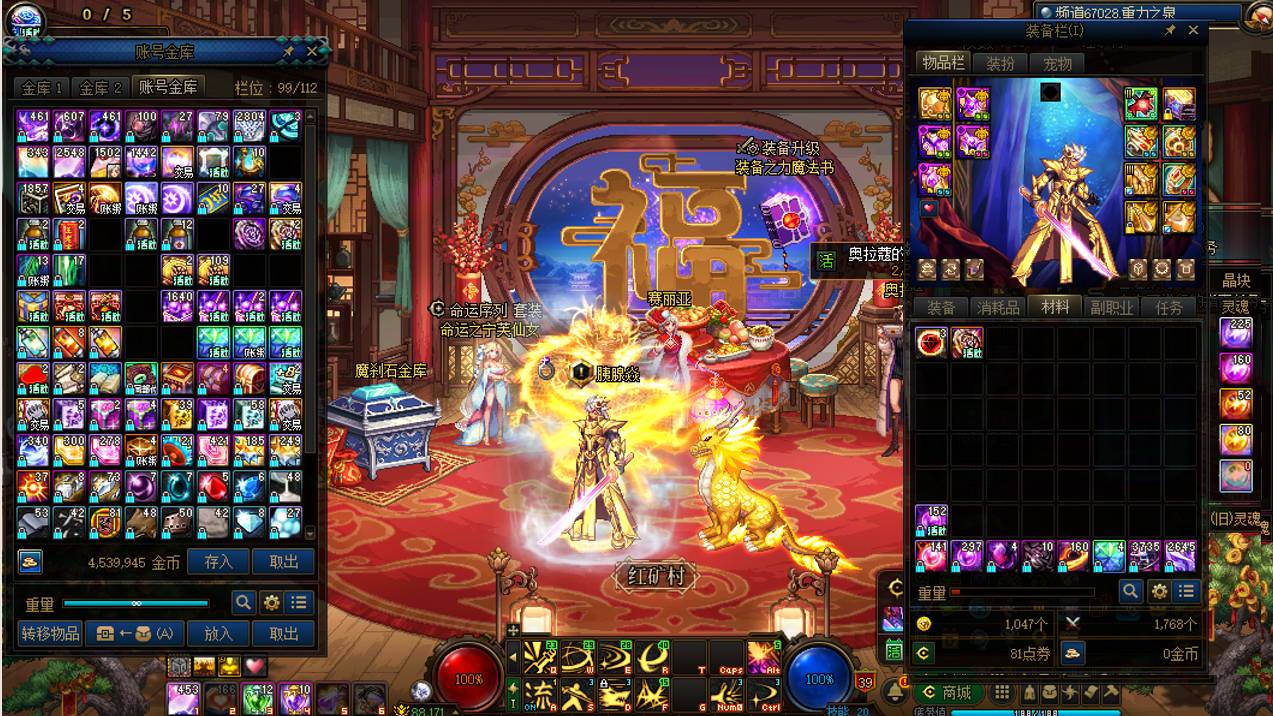
Task: Click the inventory sort list button
Action: click(x=1186, y=592)
